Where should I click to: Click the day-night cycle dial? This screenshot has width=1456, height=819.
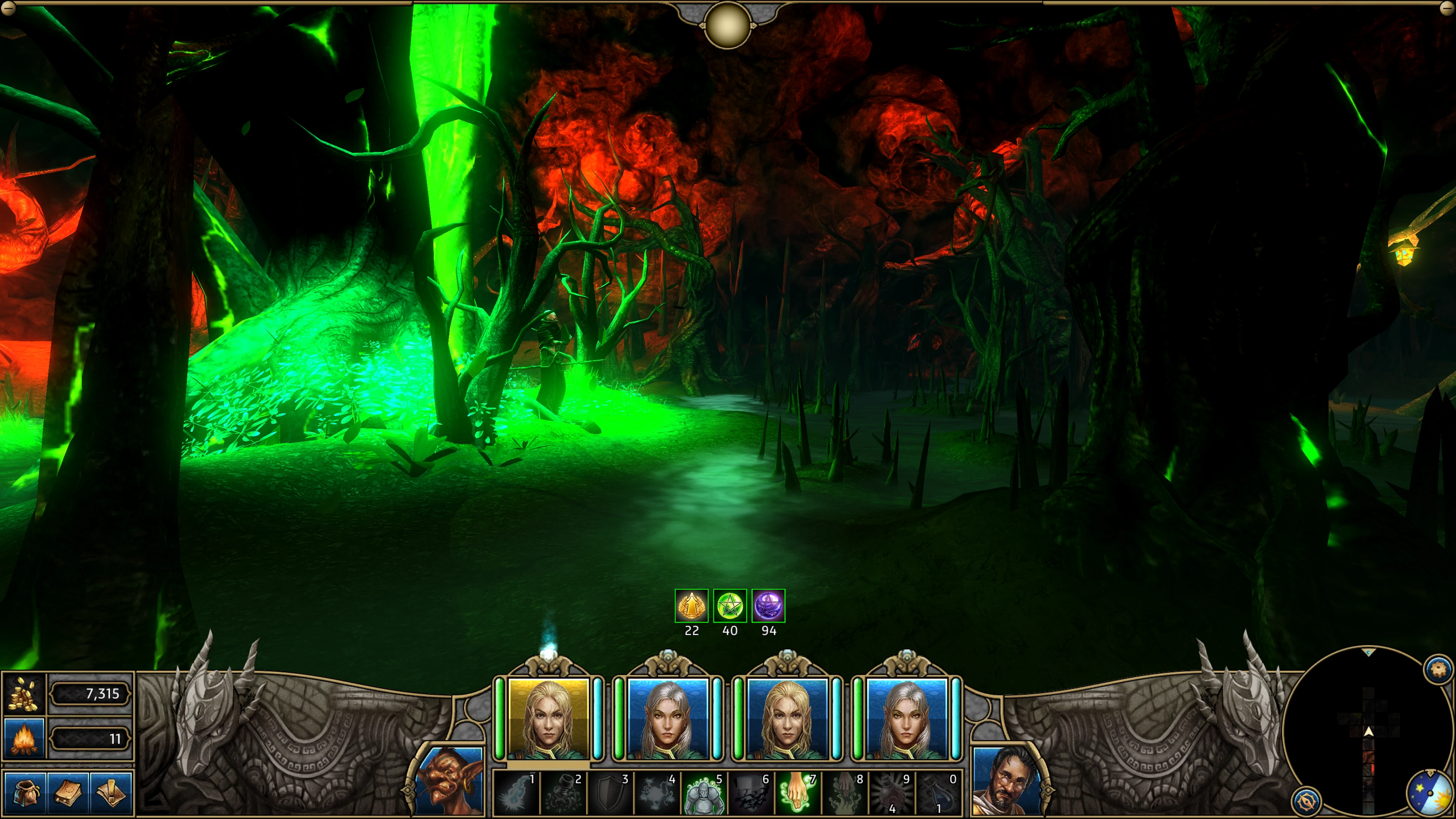(1429, 793)
